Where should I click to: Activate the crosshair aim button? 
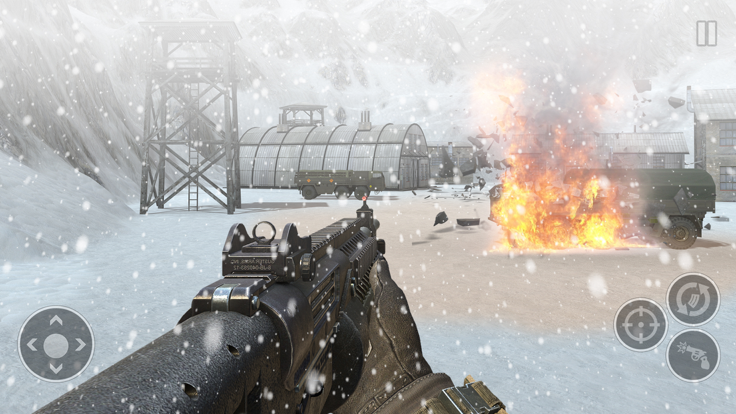(x=640, y=324)
